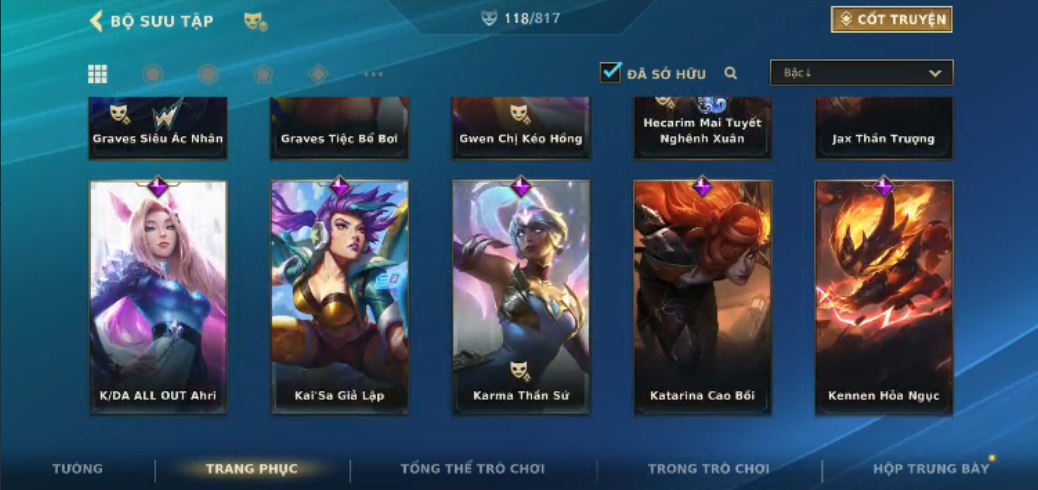Pick the Kennen Hỏa Ngục skin card
The width and height of the screenshot is (1038, 490).
point(884,297)
